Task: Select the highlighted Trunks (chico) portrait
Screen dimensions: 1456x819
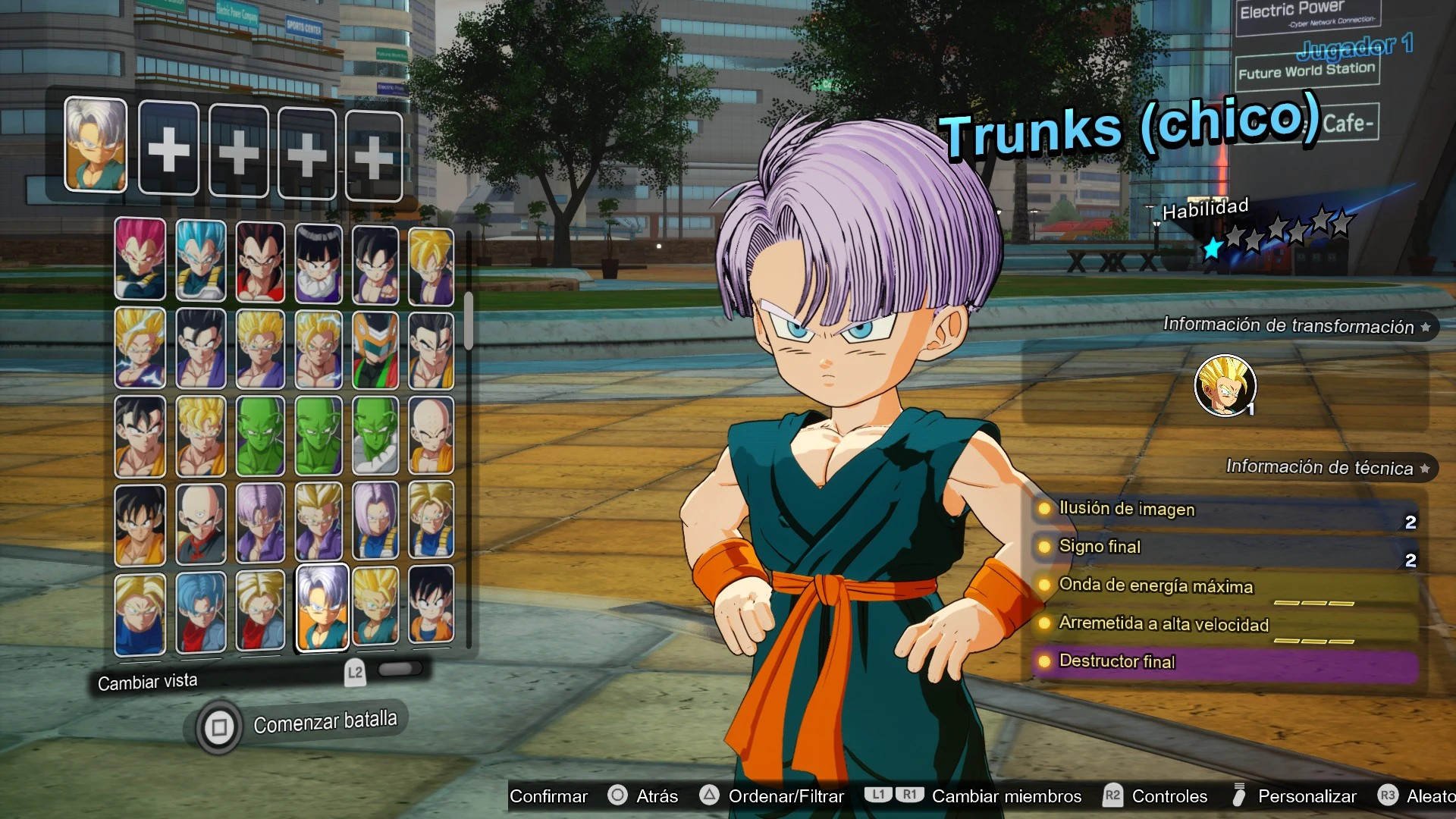Action: [x=321, y=608]
